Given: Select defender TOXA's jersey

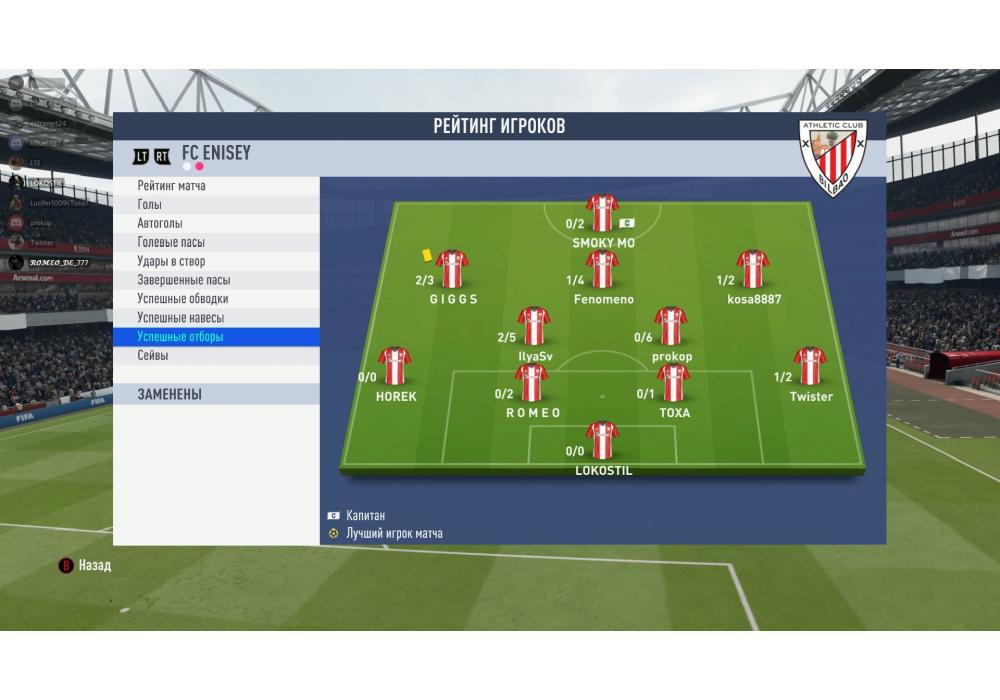Looking at the screenshot, I should pyautogui.click(x=673, y=383).
